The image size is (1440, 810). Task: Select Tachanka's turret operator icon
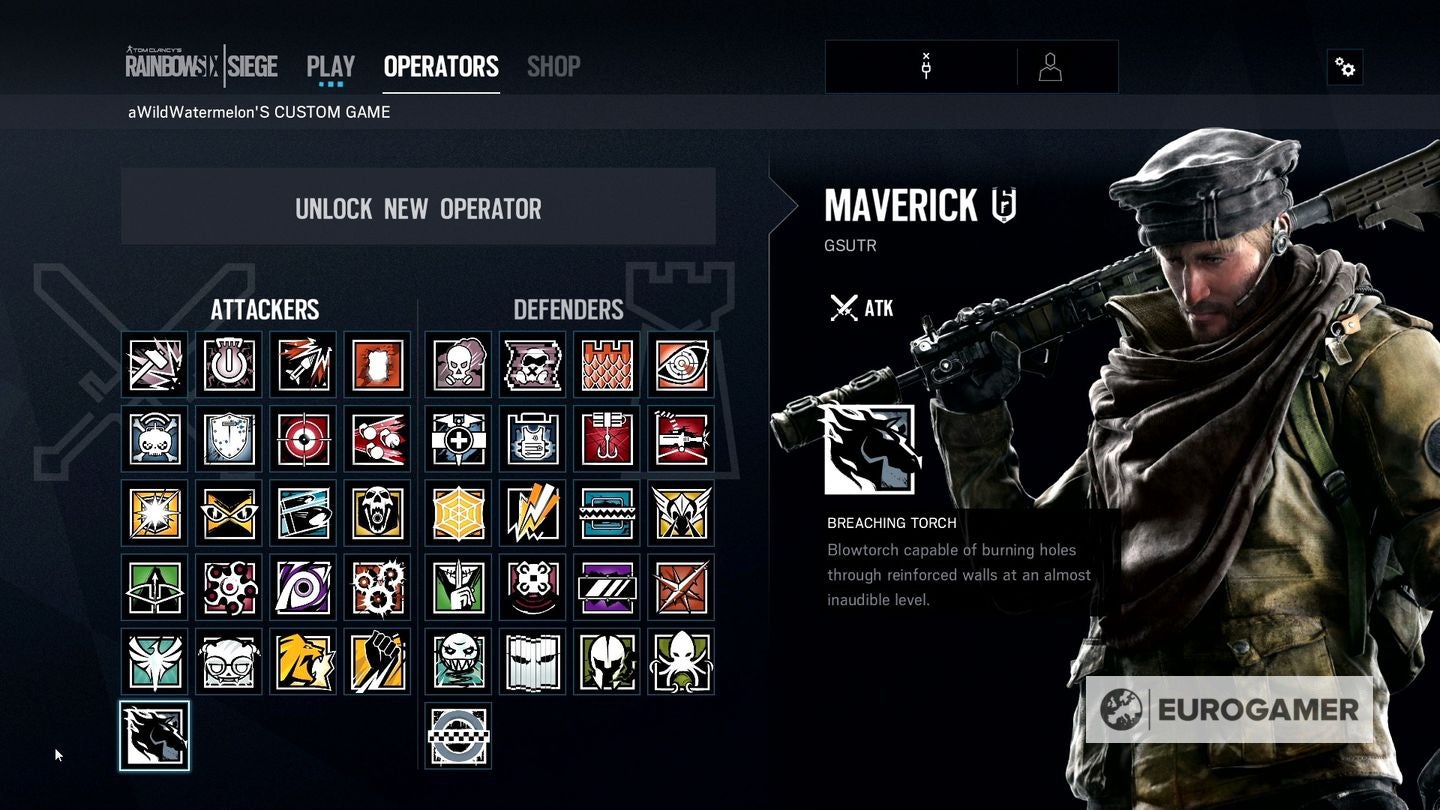680,438
